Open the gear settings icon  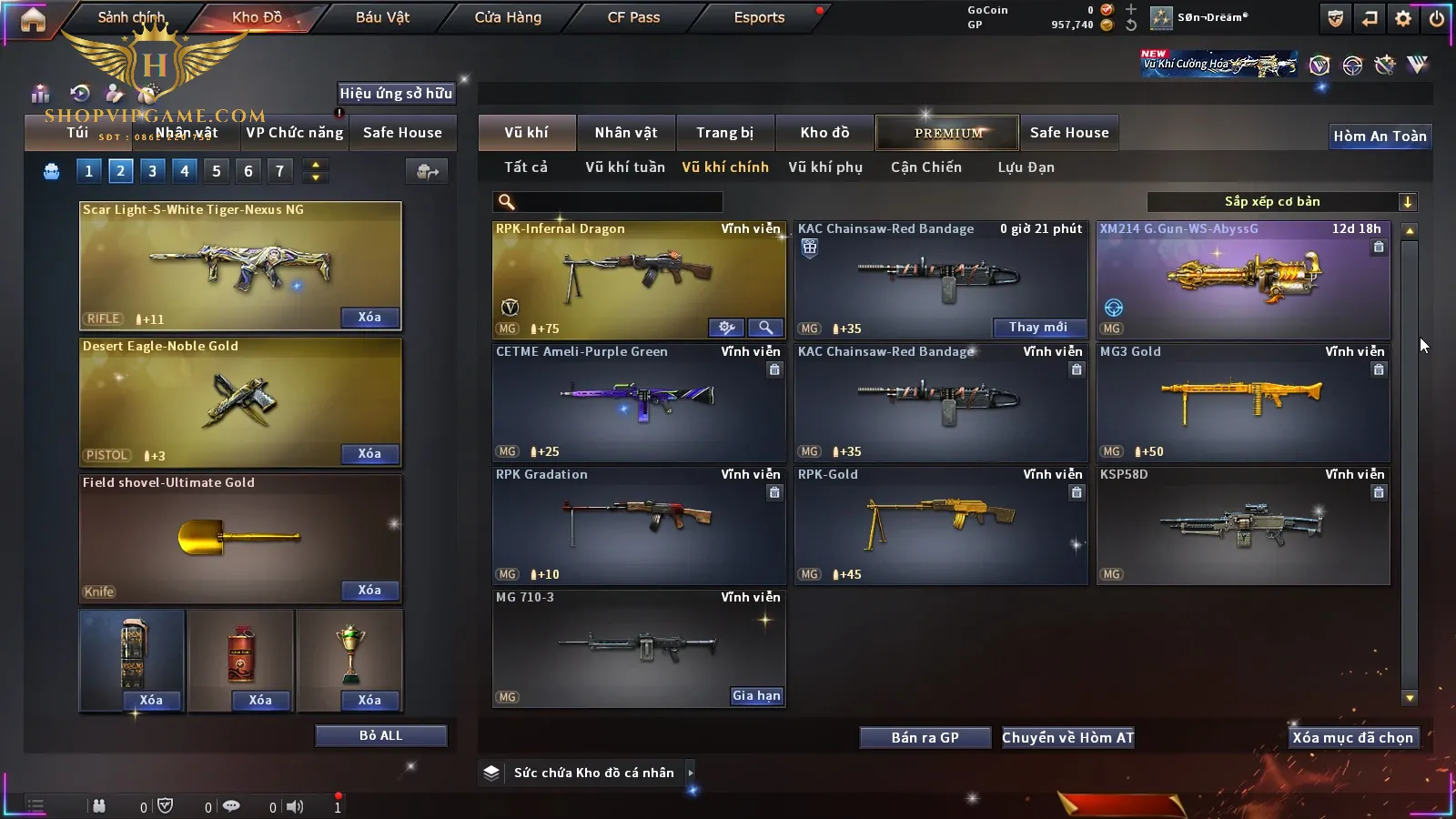tap(1403, 18)
